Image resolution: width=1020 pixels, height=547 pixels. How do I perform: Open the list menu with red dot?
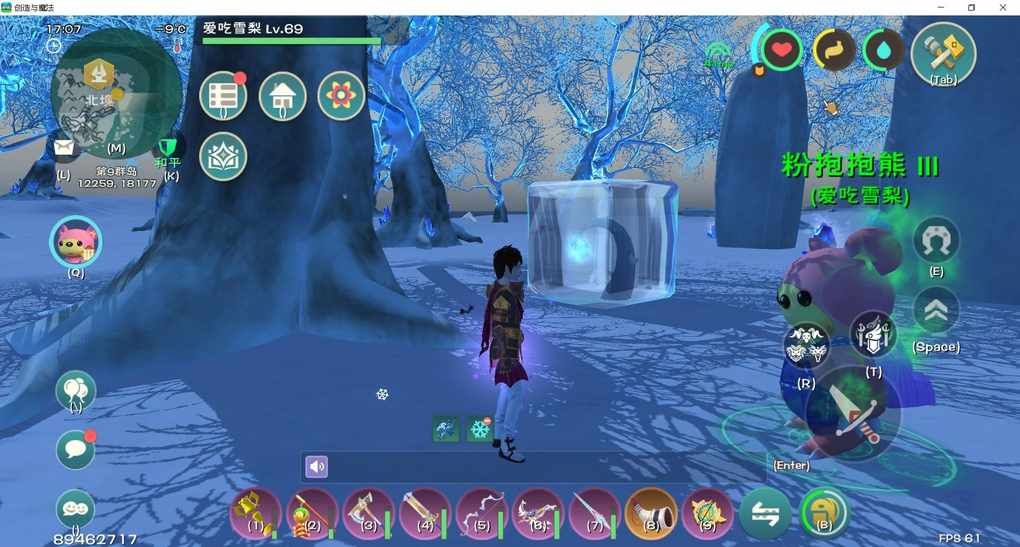point(223,96)
